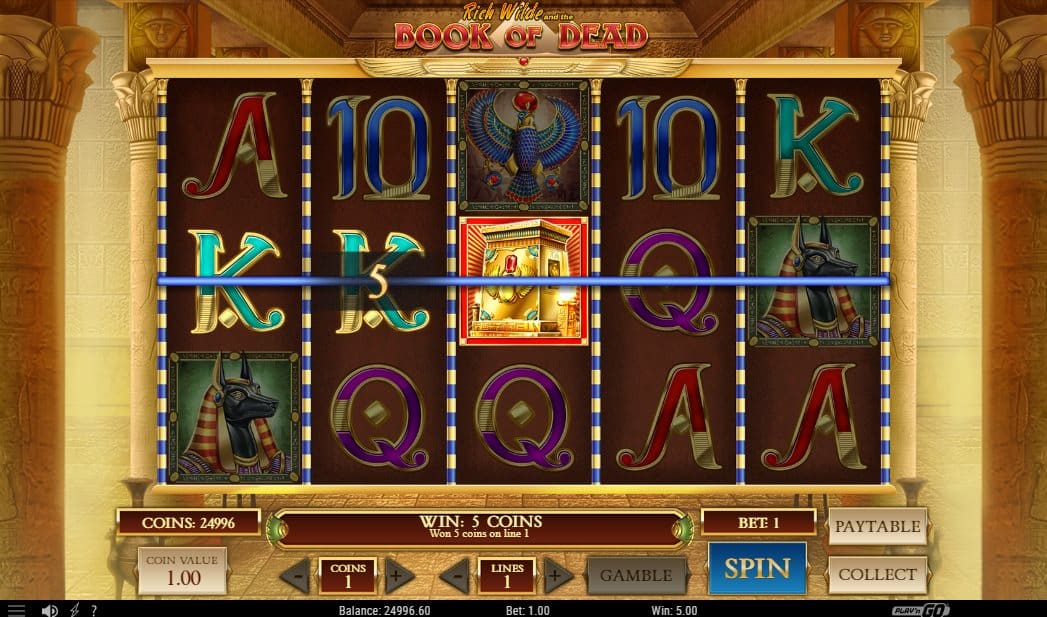
Task: Decrease the number of coins
Action: (294, 575)
